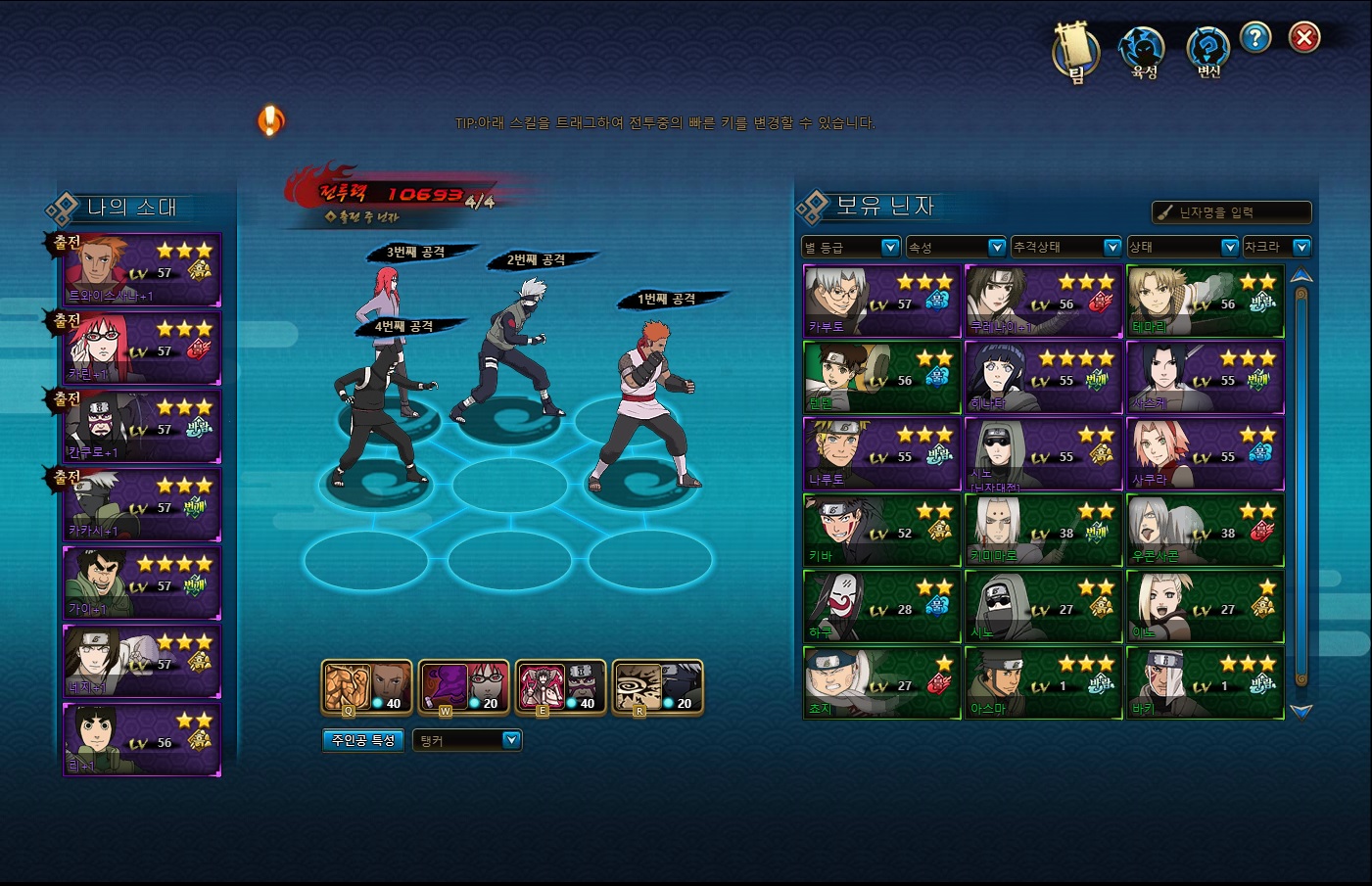Screen dimensions: 1372x886
Task: Close the ninja formation screen
Action: [1303, 38]
